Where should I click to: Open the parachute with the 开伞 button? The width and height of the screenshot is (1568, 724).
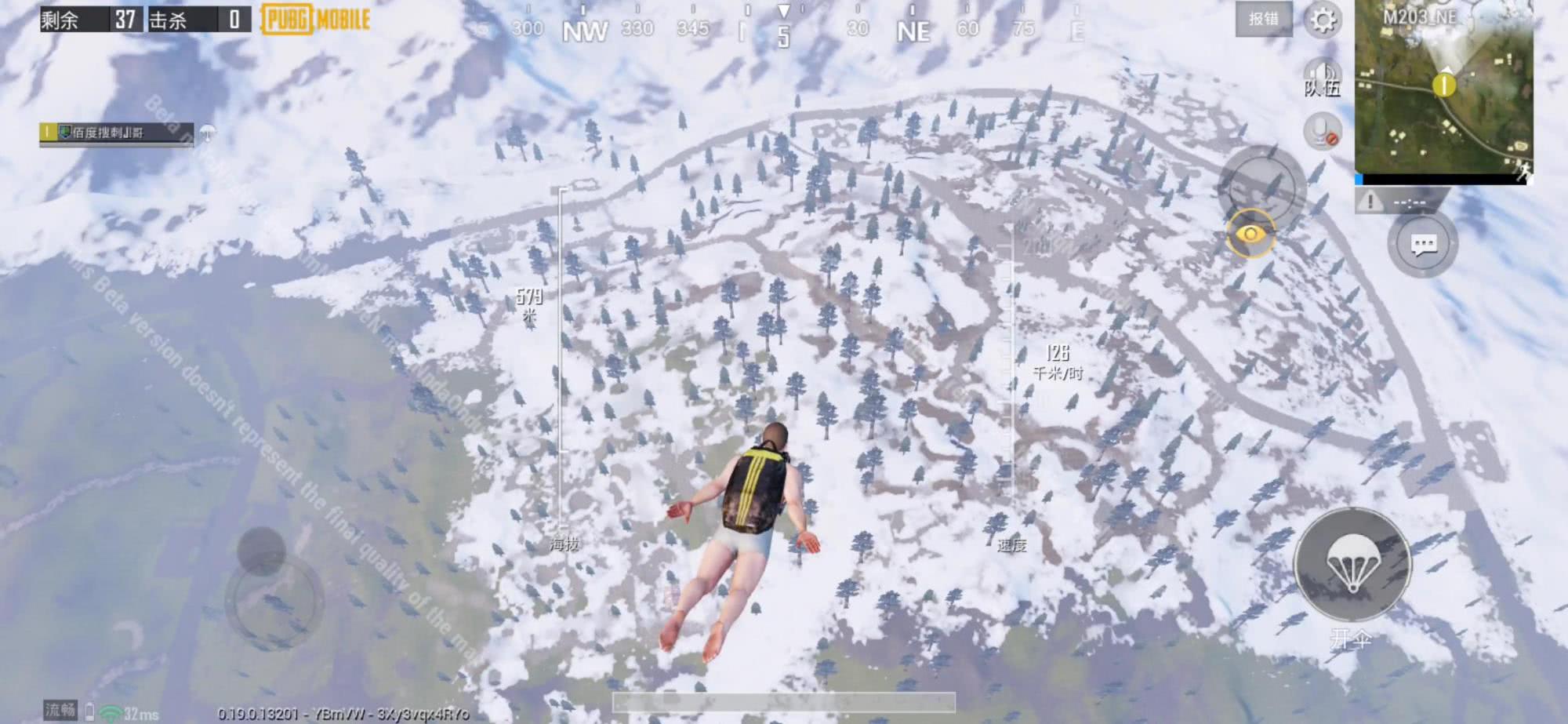click(x=1352, y=565)
